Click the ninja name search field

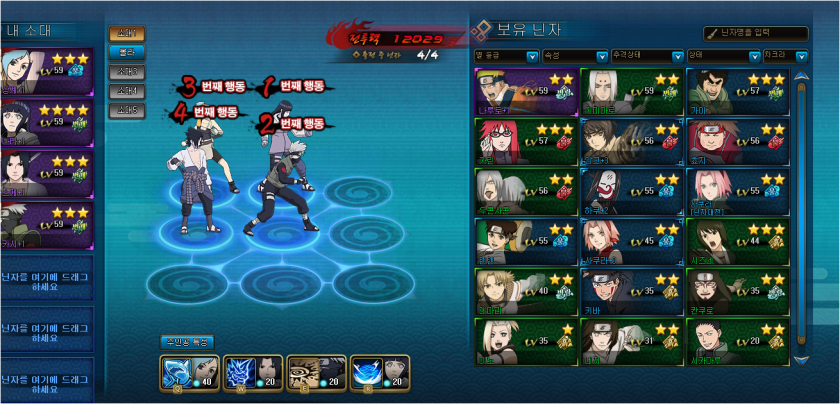[x=769, y=34]
